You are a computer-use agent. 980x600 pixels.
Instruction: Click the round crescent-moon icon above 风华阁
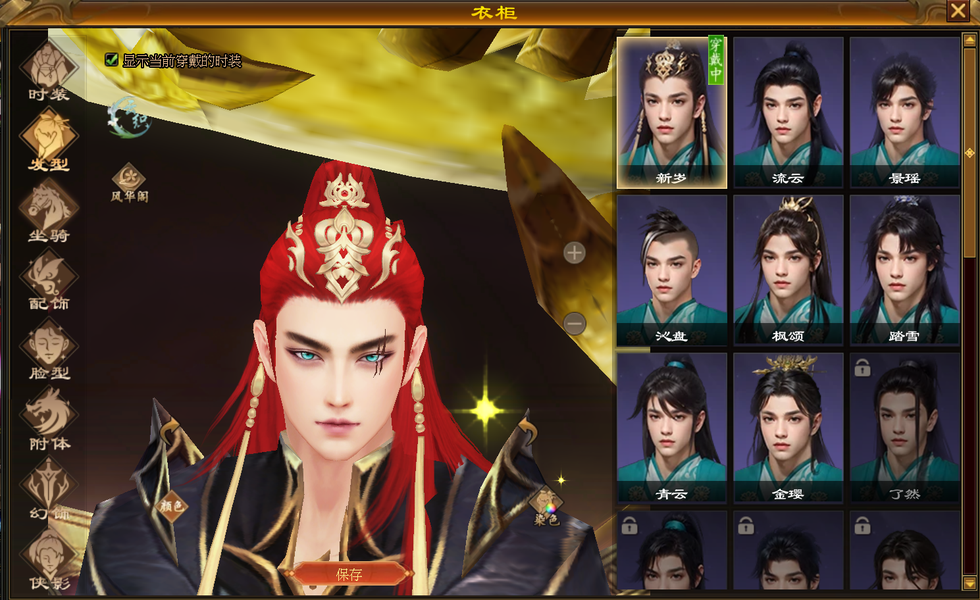click(x=127, y=115)
